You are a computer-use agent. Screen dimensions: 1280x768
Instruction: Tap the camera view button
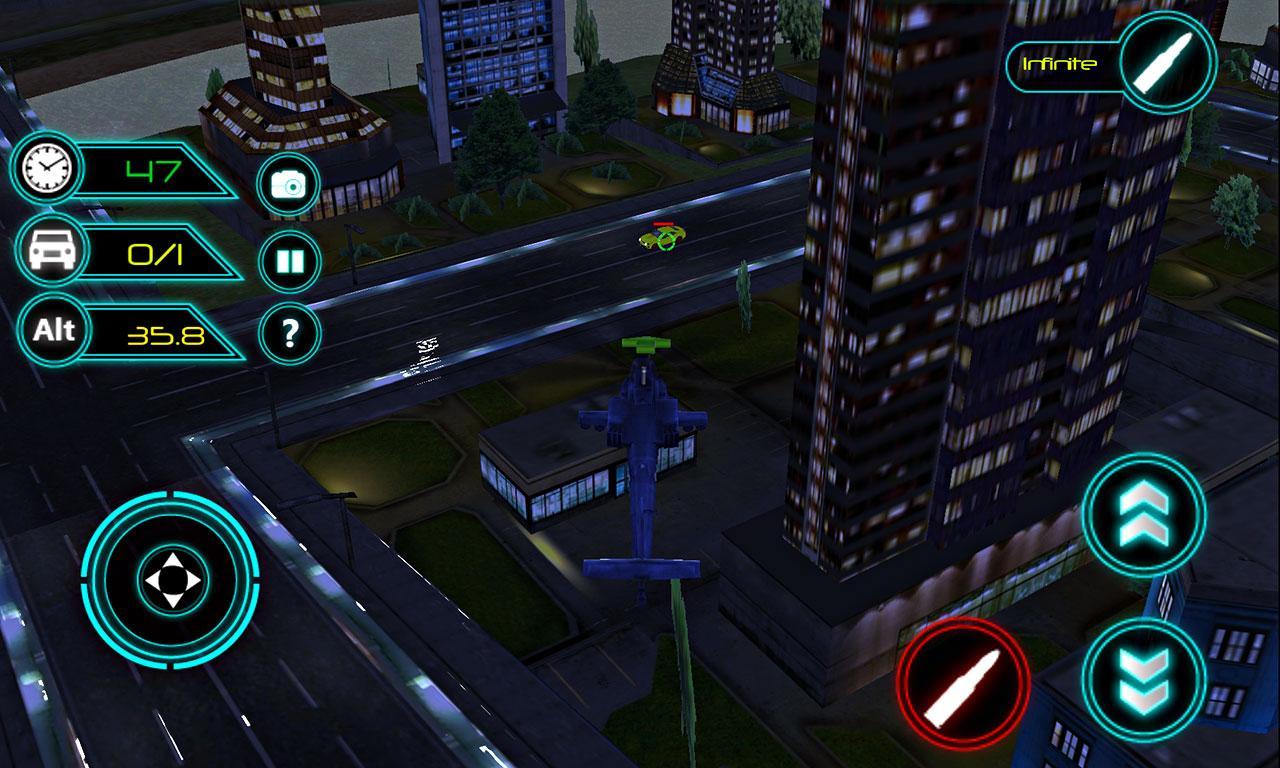pos(289,185)
